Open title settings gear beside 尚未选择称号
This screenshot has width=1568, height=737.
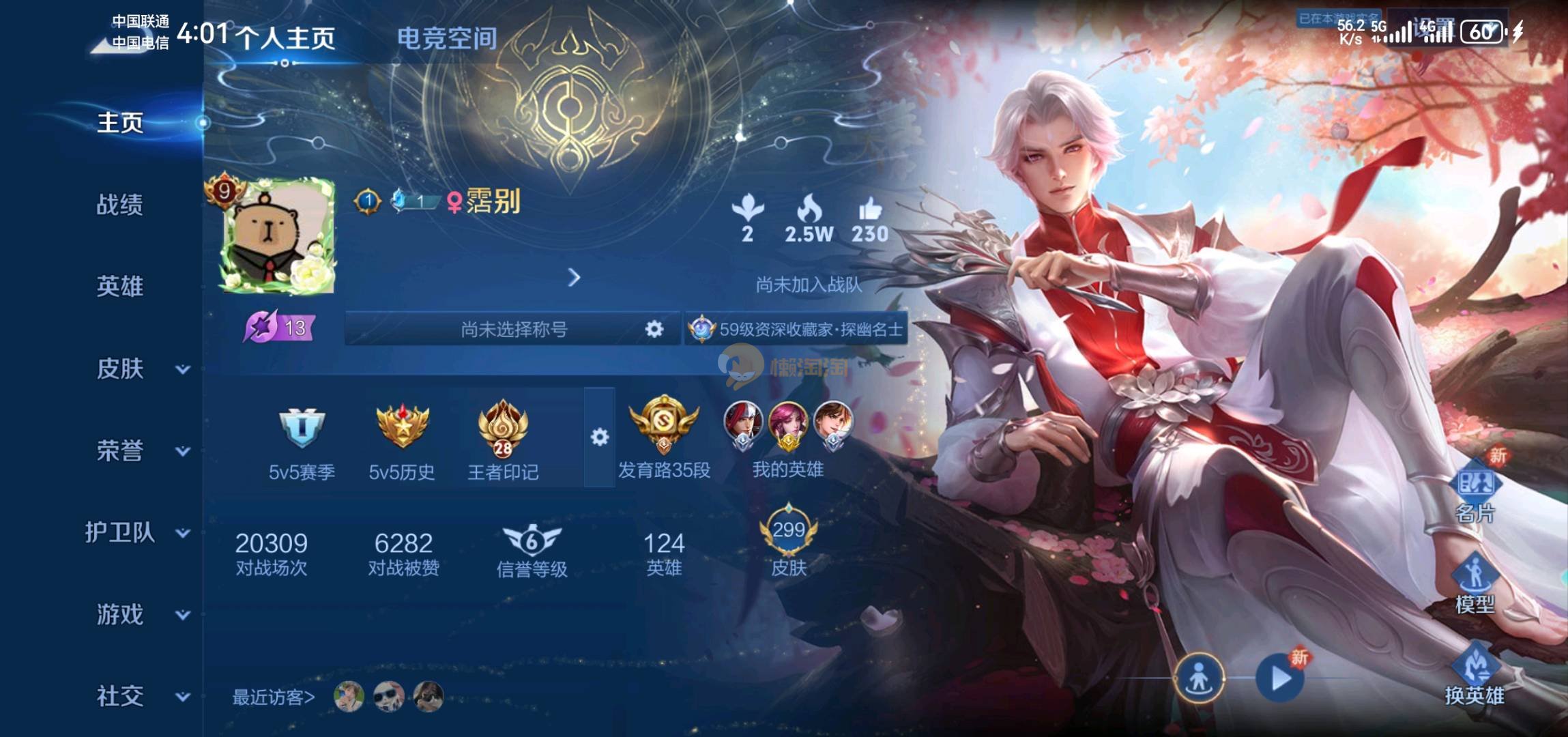point(654,330)
